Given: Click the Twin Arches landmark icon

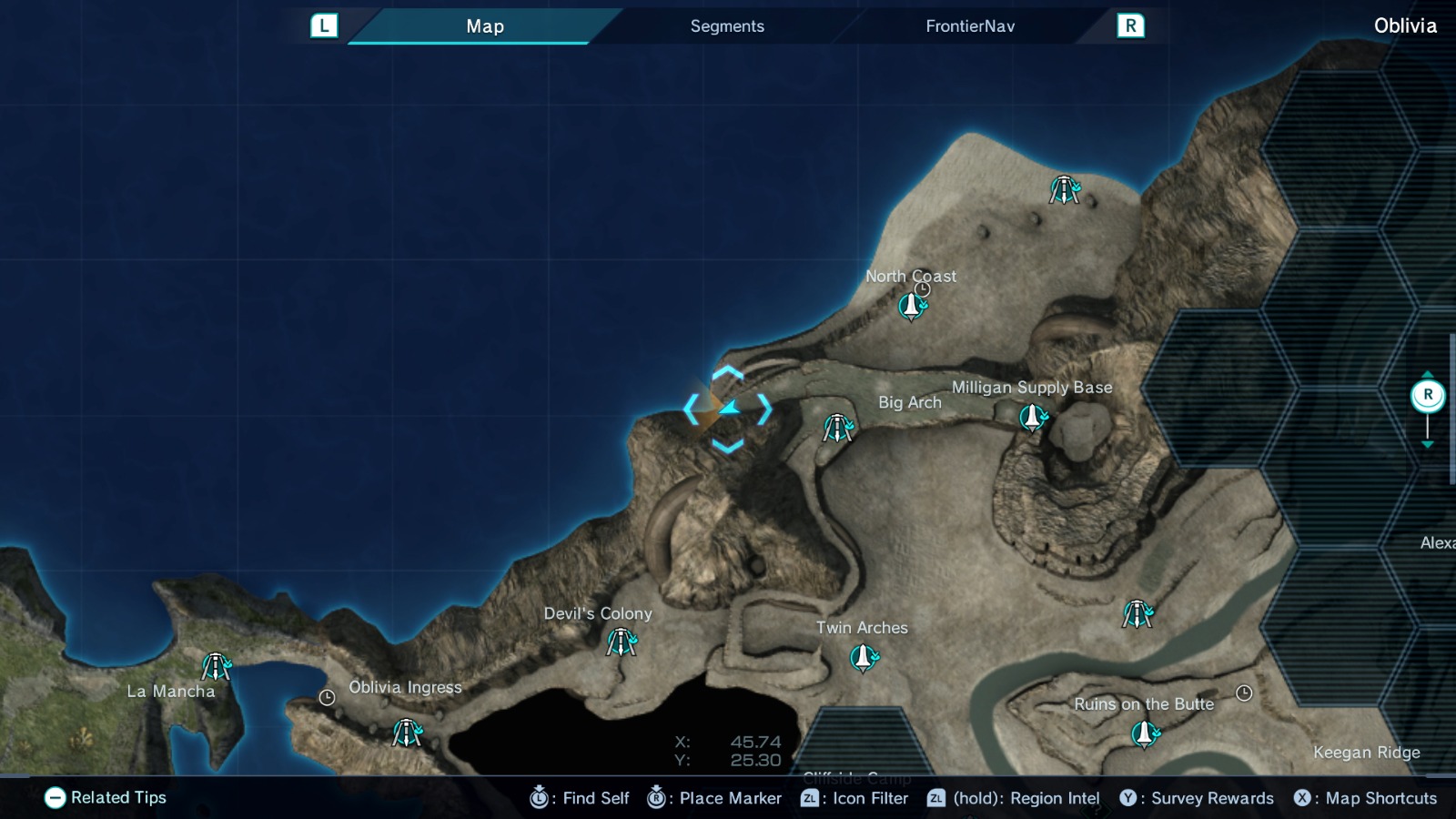Looking at the screenshot, I should 863,657.
